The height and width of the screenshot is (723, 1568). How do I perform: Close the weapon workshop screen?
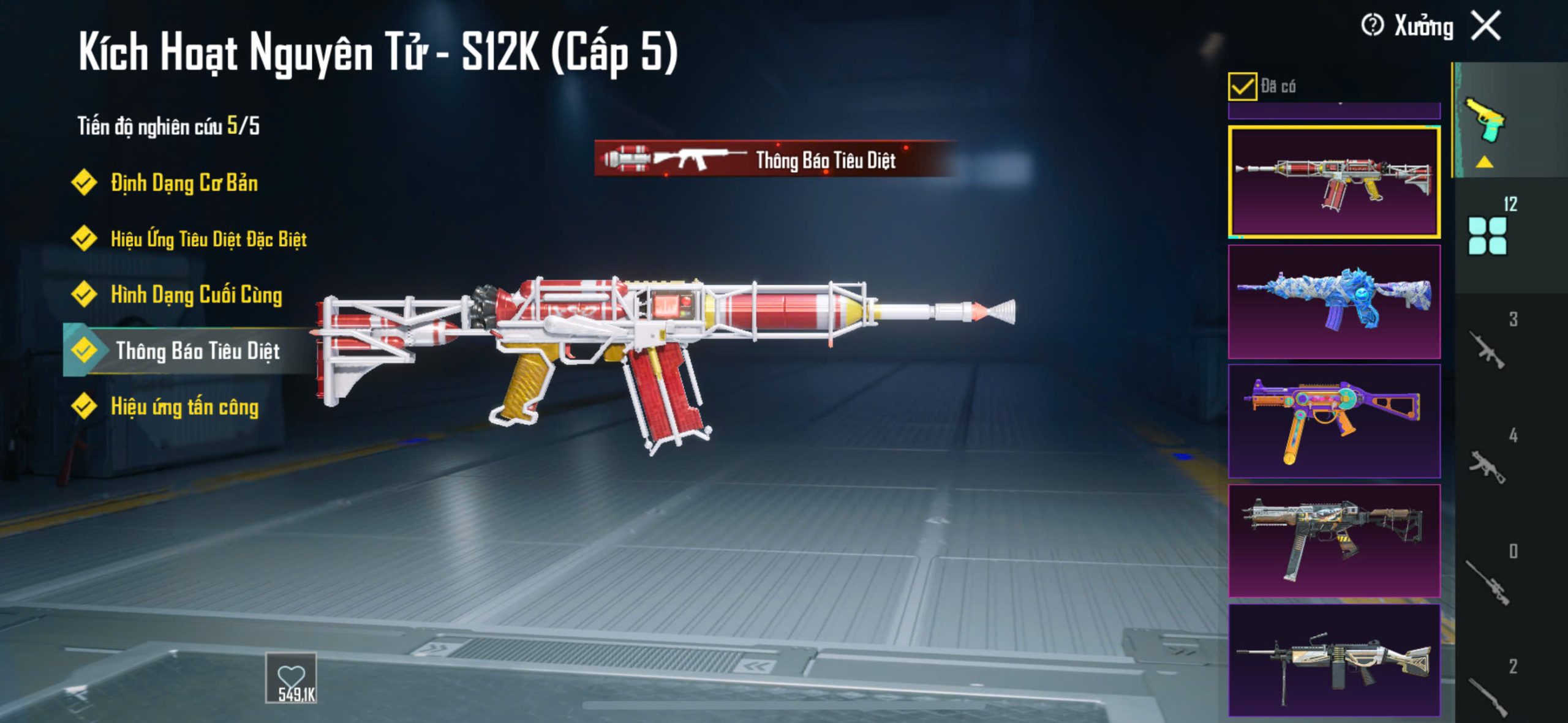pyautogui.click(x=1487, y=26)
